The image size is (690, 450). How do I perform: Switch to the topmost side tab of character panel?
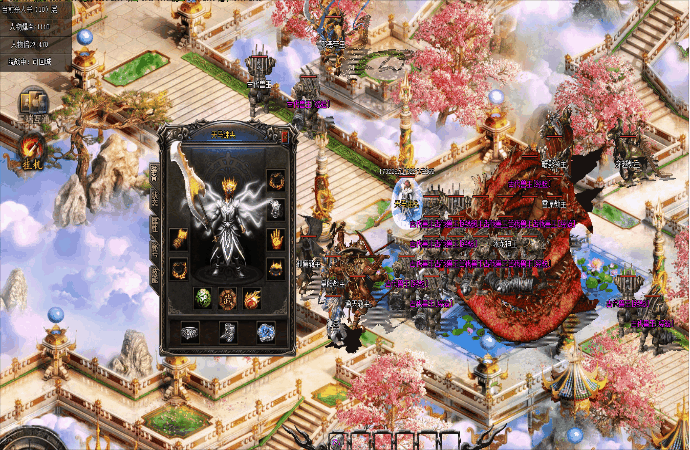(x=155, y=172)
